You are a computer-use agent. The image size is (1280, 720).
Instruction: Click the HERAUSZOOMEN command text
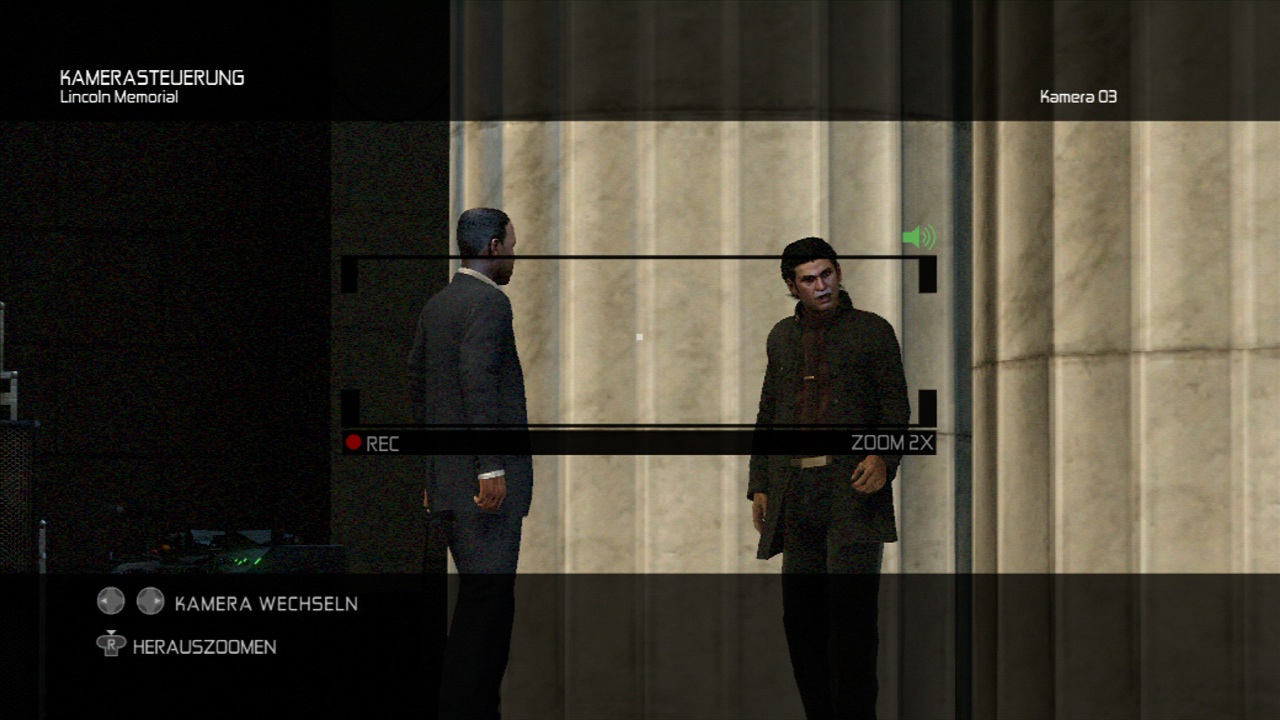coord(202,646)
